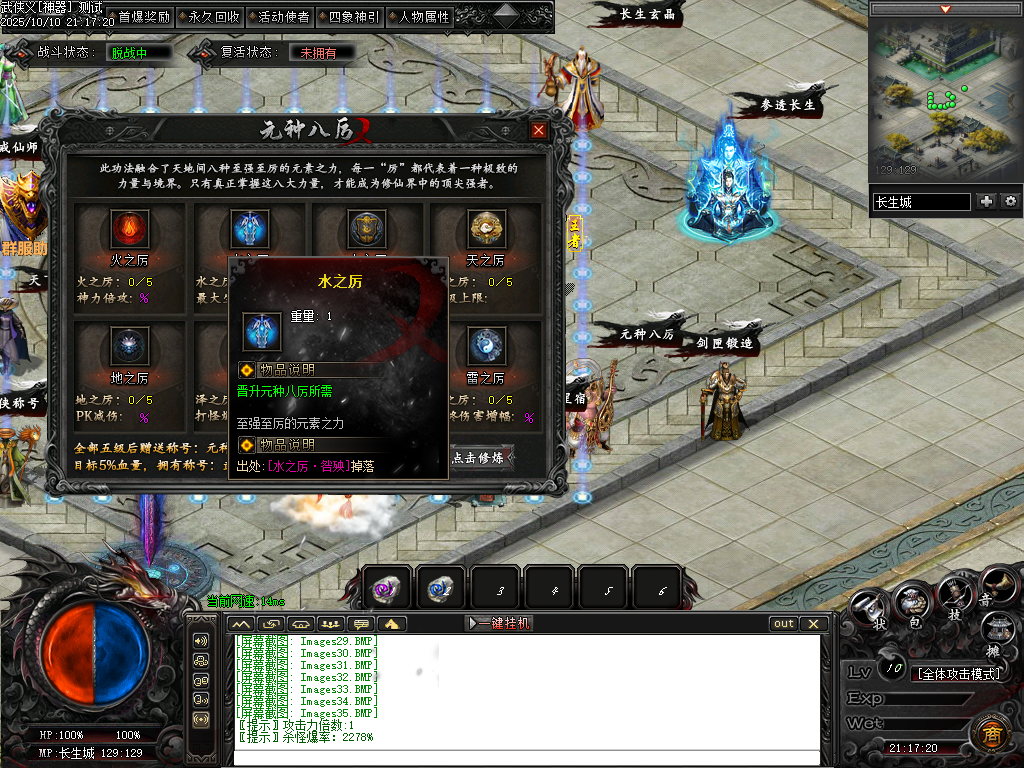The image size is (1024, 768).
Task: Use the purple swirl stone hotbar item
Action: (x=387, y=589)
